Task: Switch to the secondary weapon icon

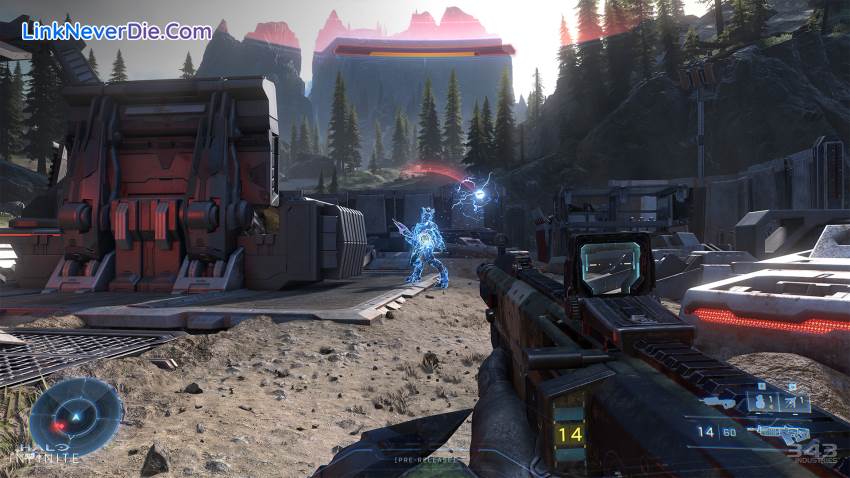Action: 718,402
